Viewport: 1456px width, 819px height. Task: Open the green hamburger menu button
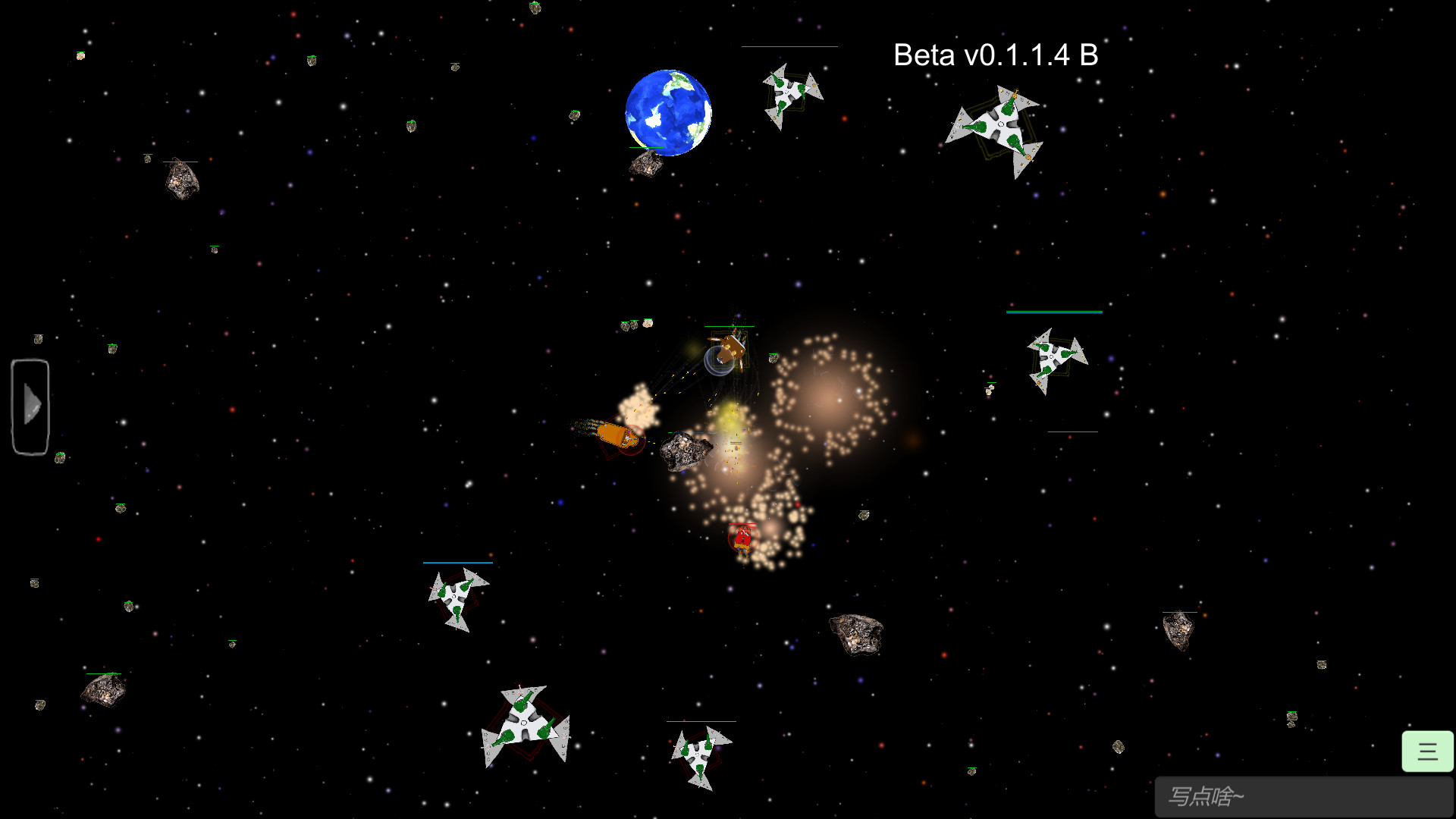(x=1426, y=751)
